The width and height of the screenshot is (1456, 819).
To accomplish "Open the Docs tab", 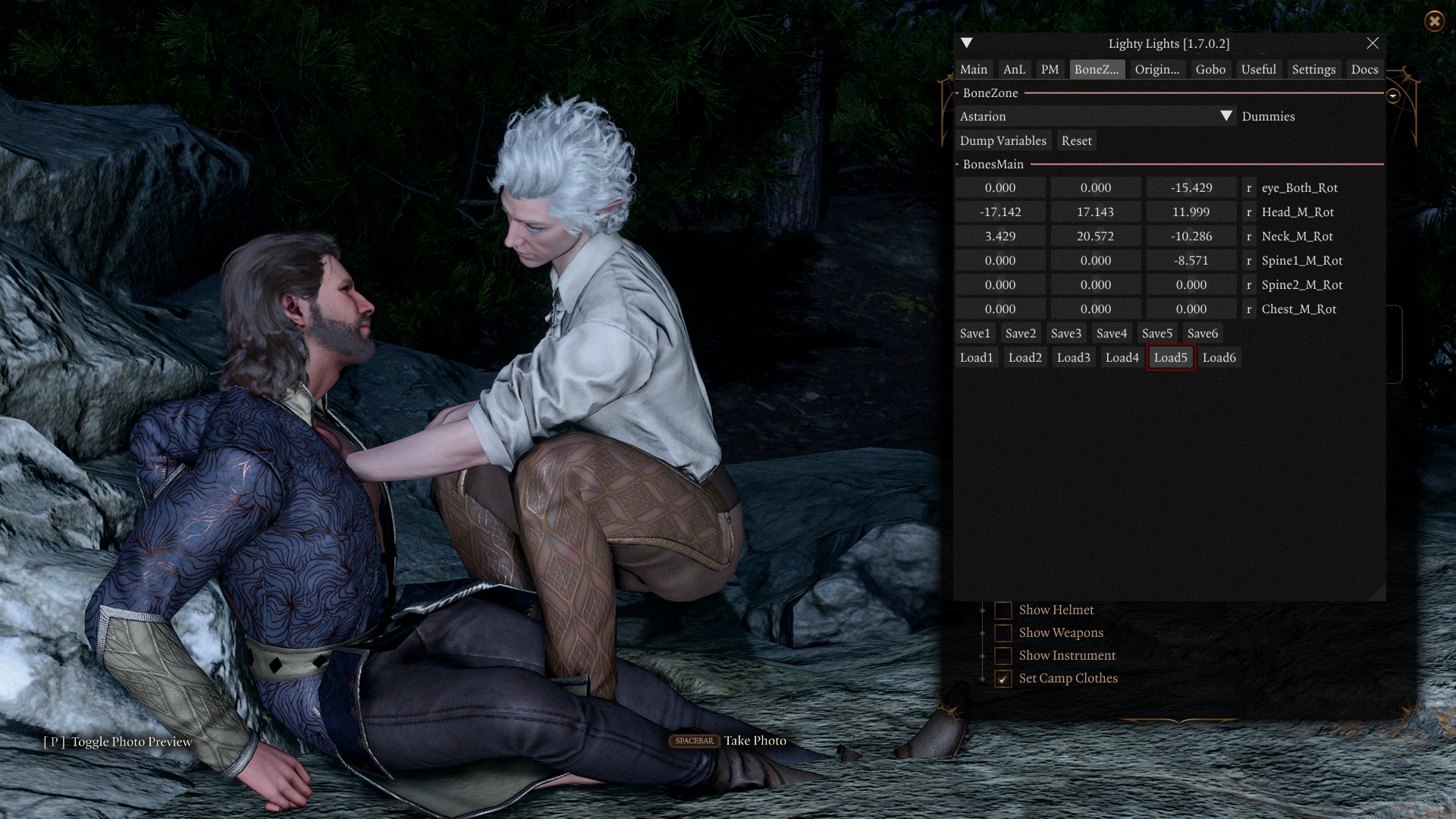I will coord(1364,70).
